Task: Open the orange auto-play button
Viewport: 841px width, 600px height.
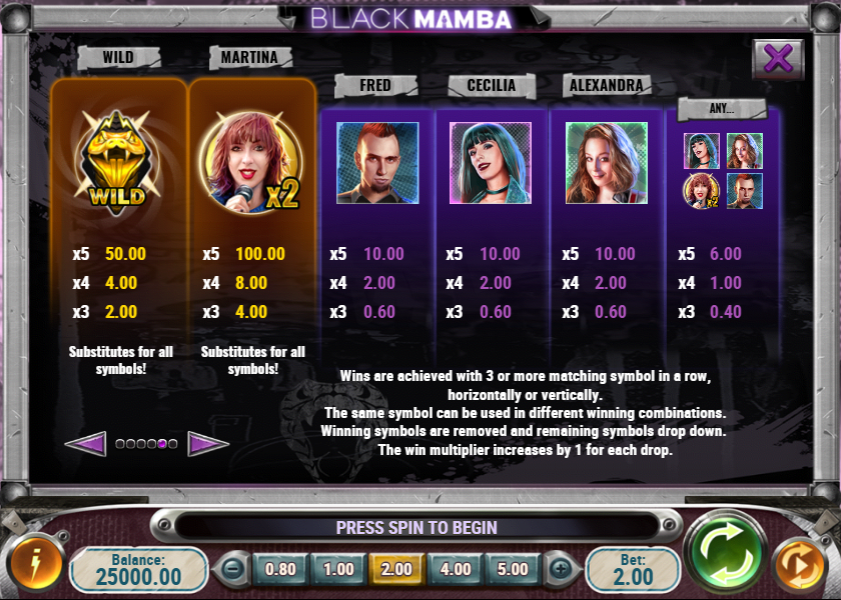Action: point(799,565)
